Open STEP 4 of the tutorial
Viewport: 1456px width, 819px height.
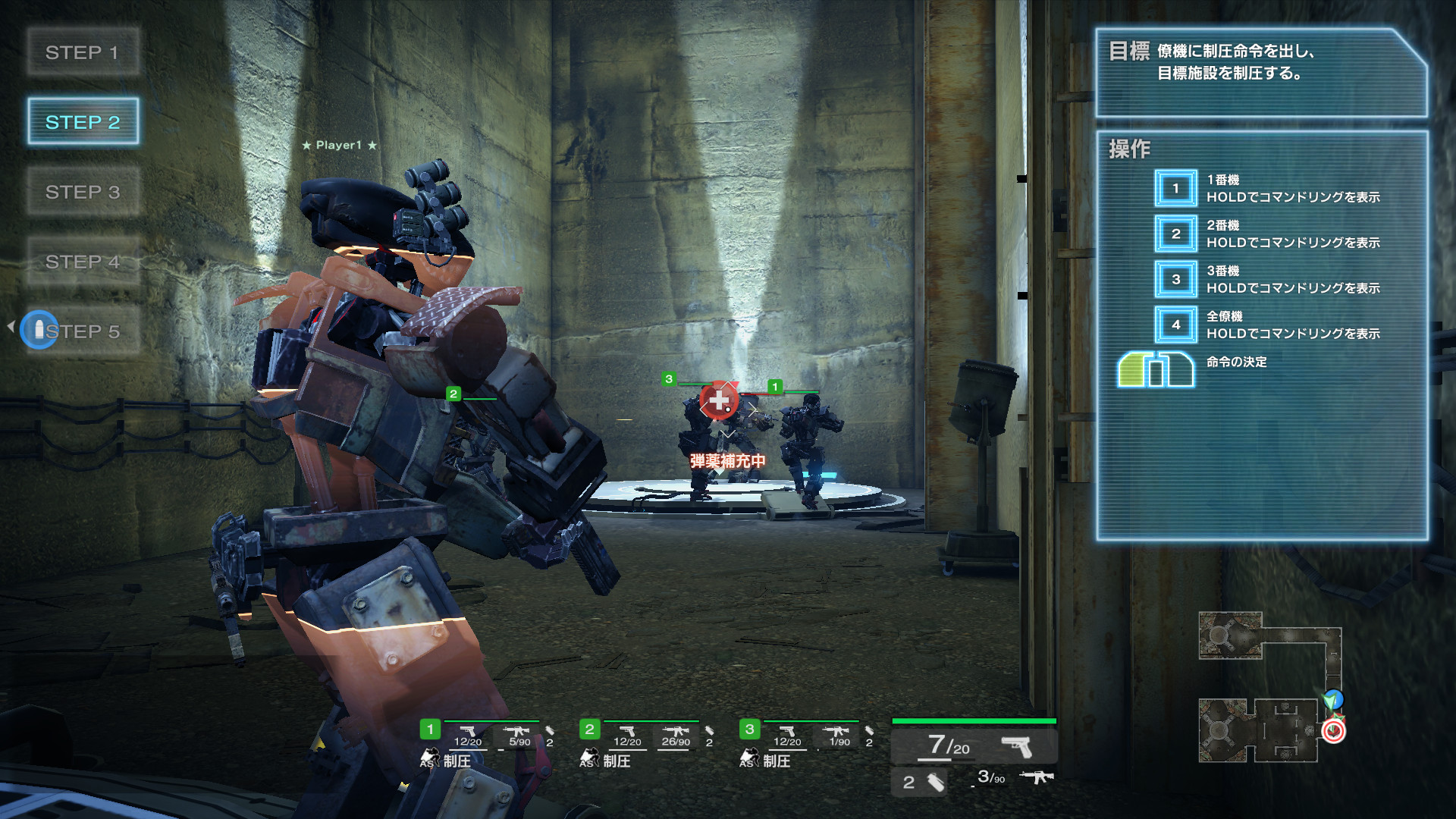click(x=83, y=262)
